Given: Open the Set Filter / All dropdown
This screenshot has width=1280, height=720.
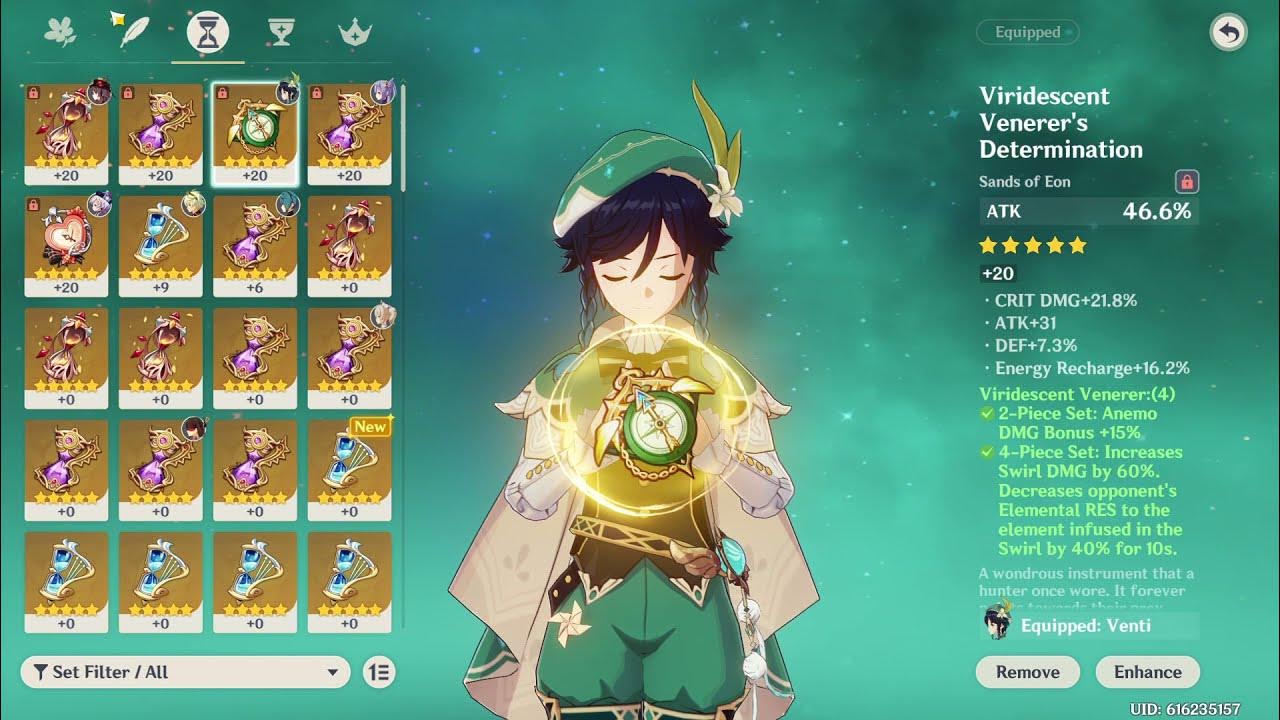Looking at the screenshot, I should pyautogui.click(x=185, y=672).
